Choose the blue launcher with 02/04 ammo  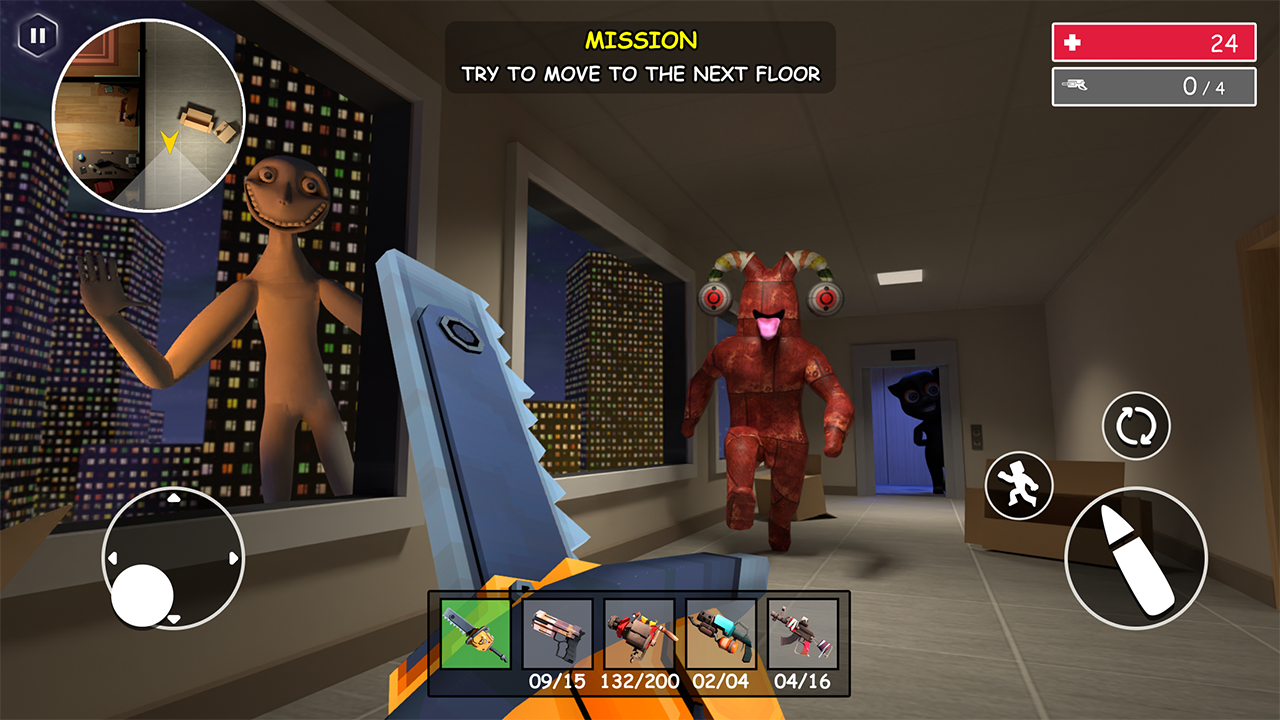pyautogui.click(x=721, y=634)
